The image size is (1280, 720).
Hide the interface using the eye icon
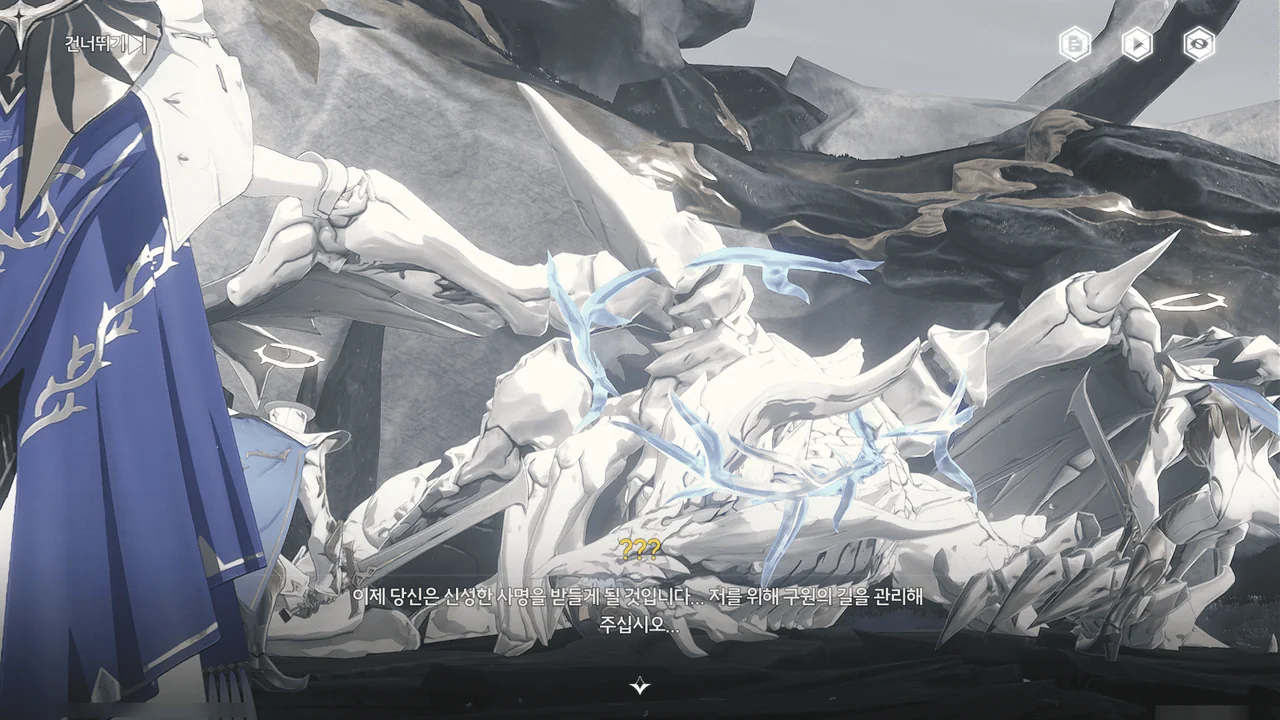[x=1199, y=44]
